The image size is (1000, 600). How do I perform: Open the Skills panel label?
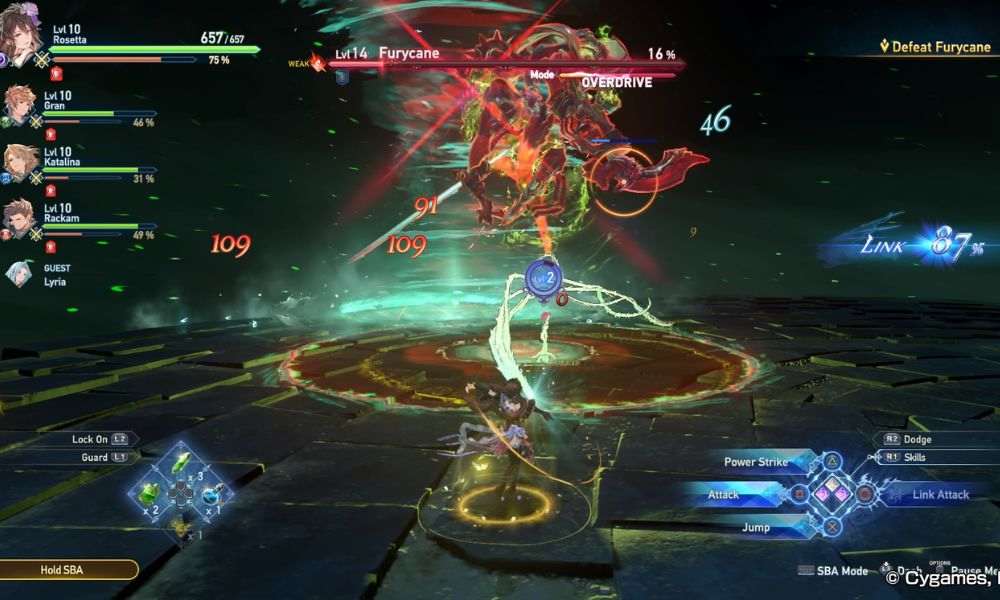coord(913,457)
